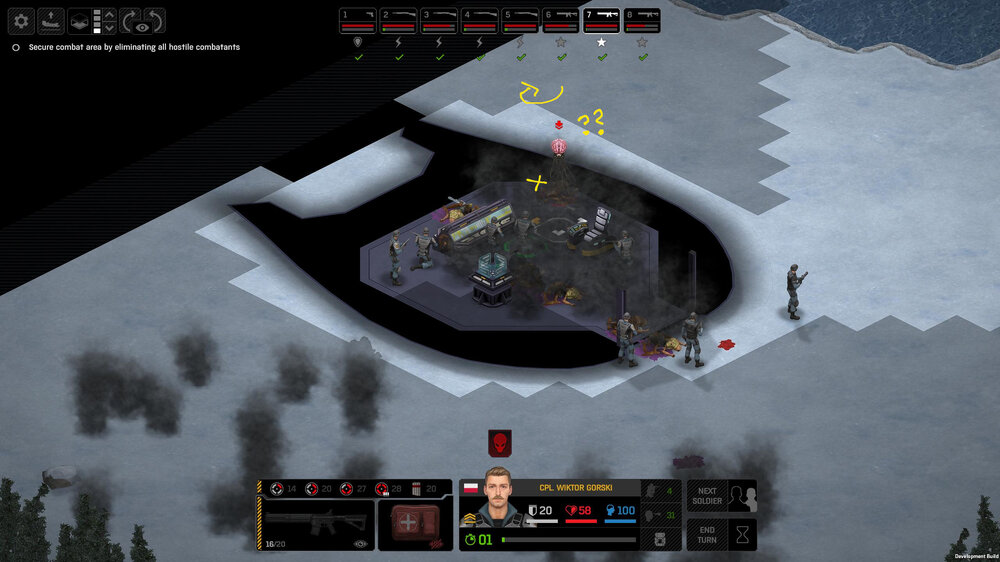Rotate the camera clockwise
Screen dimensions: 1000x562
(132, 20)
